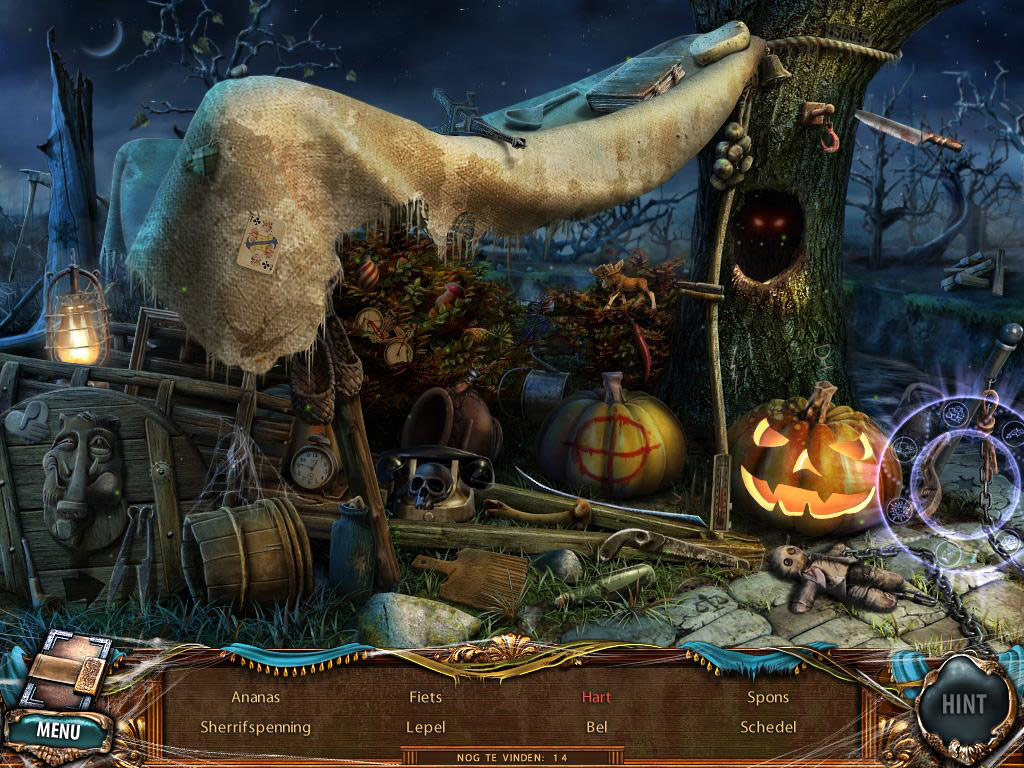Use the HINT button

pyautogui.click(x=965, y=705)
